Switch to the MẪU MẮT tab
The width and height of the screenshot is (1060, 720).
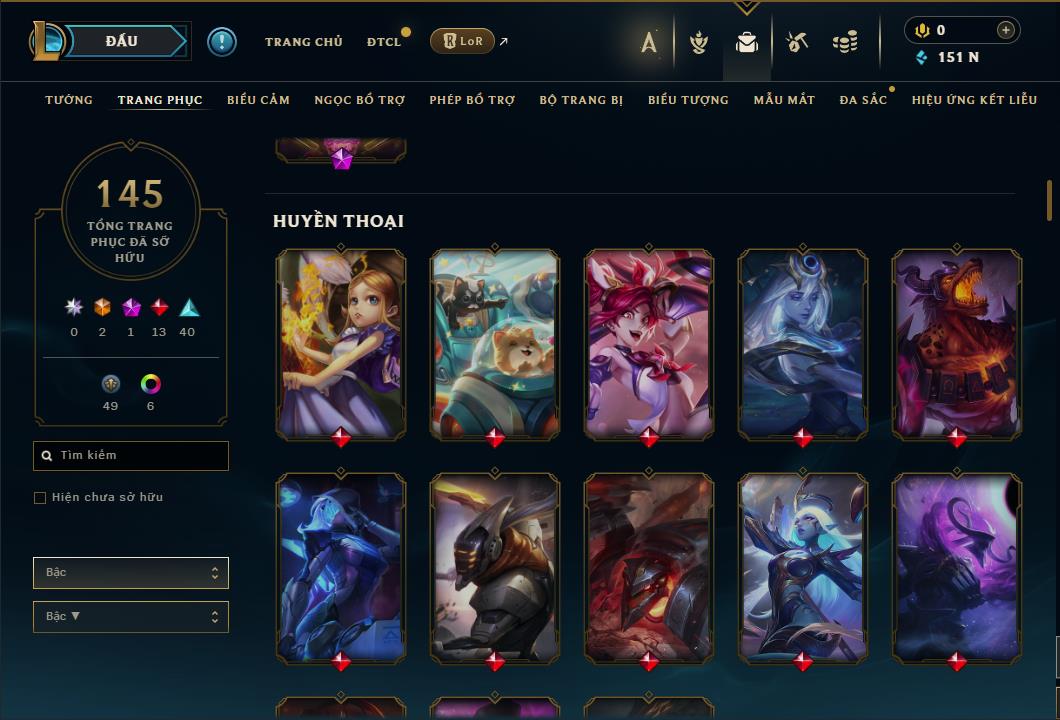coord(784,100)
